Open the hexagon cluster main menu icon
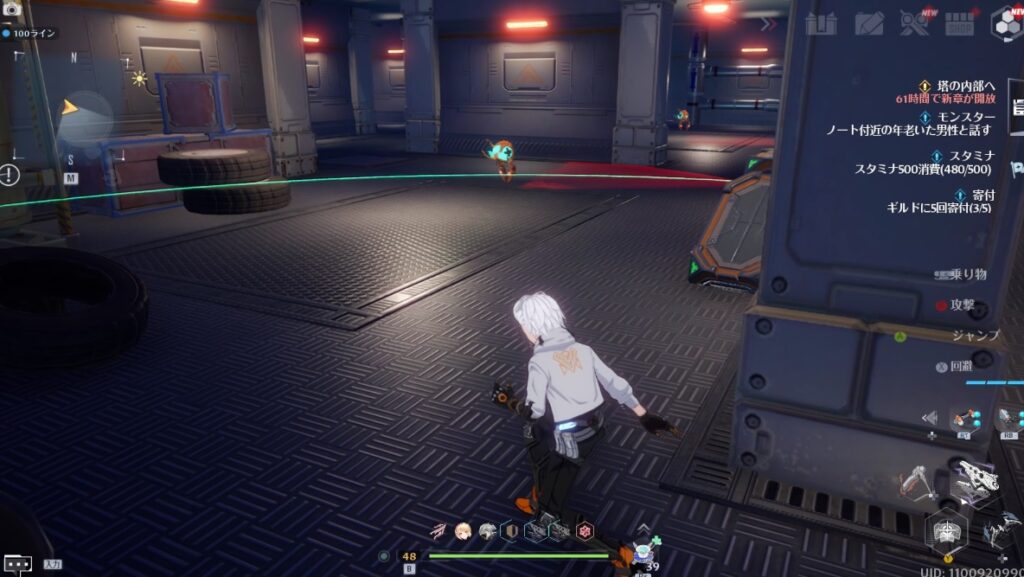The width and height of the screenshot is (1024, 577). [1005, 23]
